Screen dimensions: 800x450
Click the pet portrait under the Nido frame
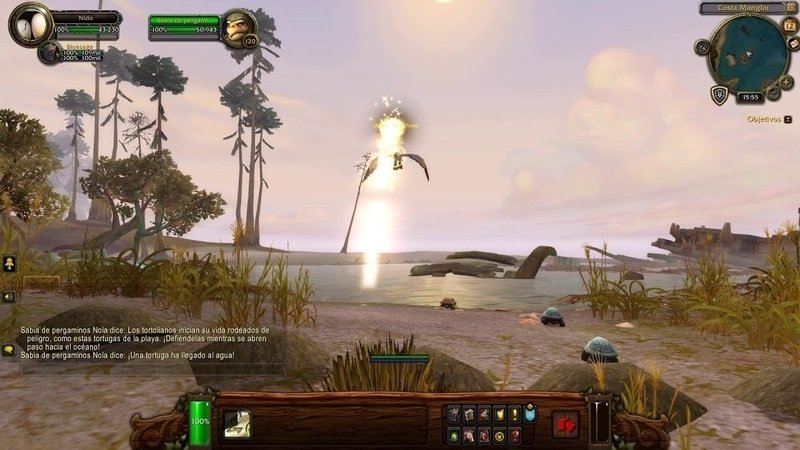(x=49, y=52)
